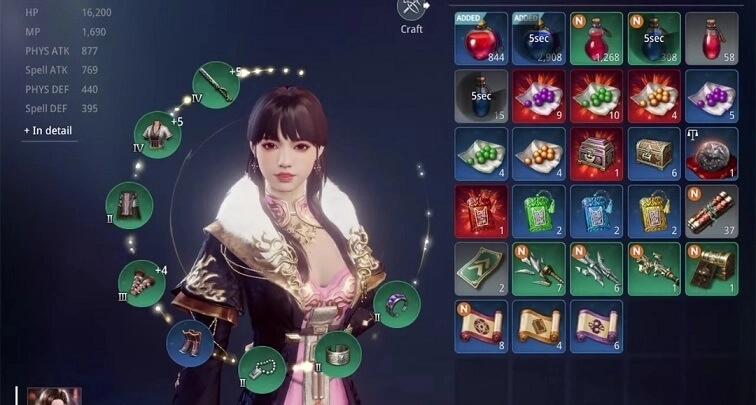
Task: Inspect the equipped bead necklace slot
Action: [262, 366]
